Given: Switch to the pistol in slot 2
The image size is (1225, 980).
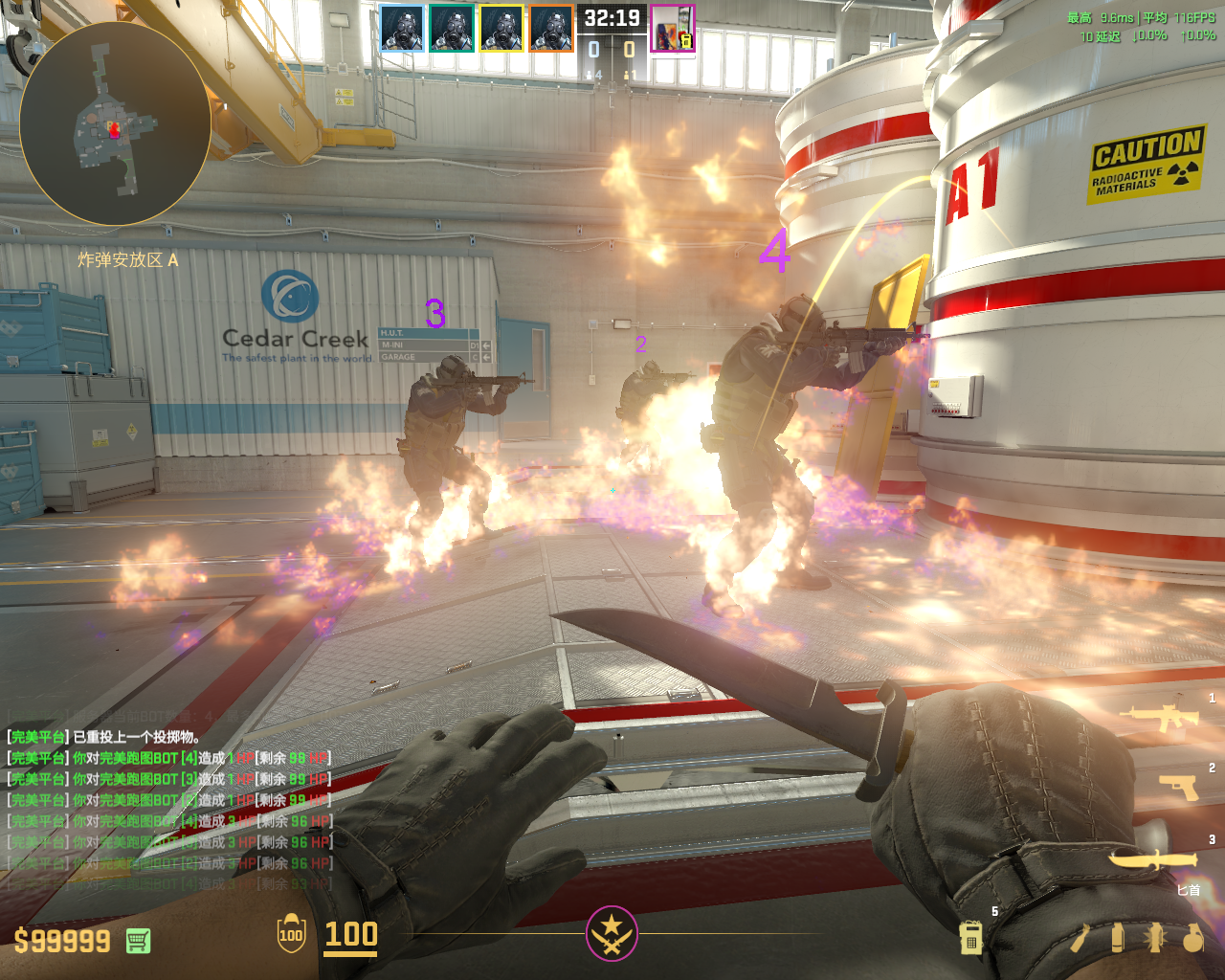Looking at the screenshot, I should point(1179,787).
